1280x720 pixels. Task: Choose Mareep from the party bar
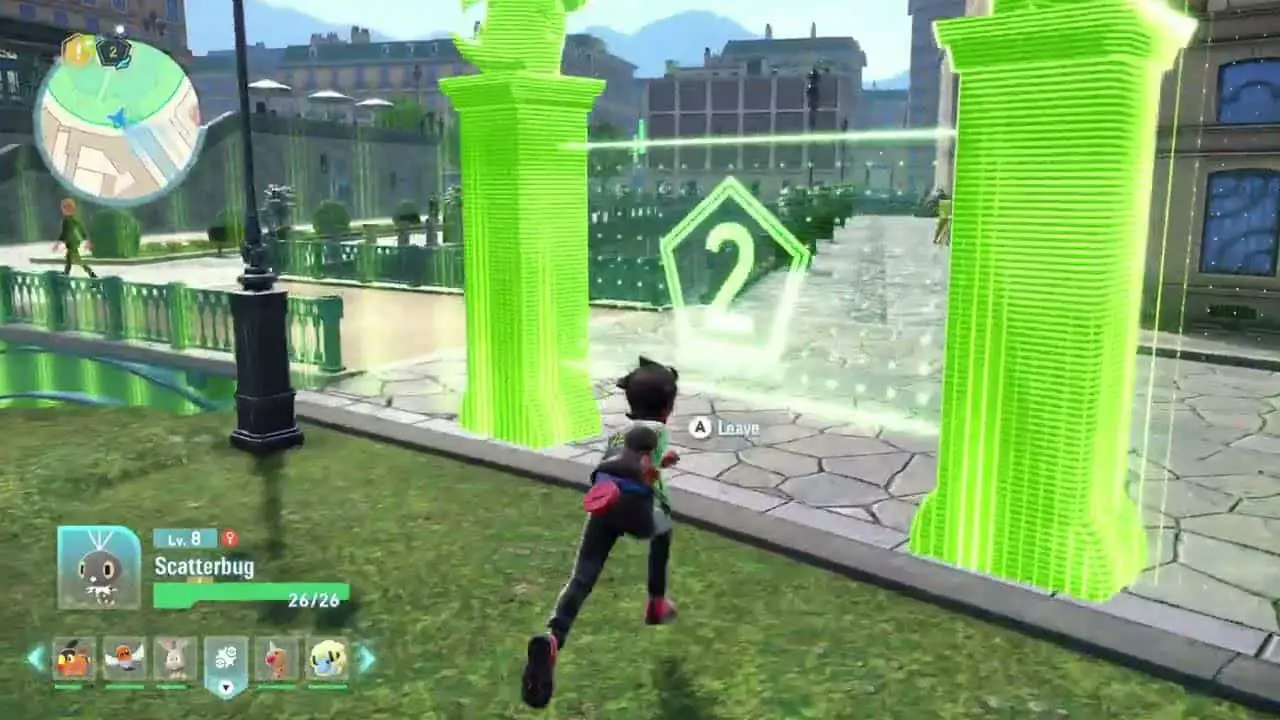click(x=327, y=659)
